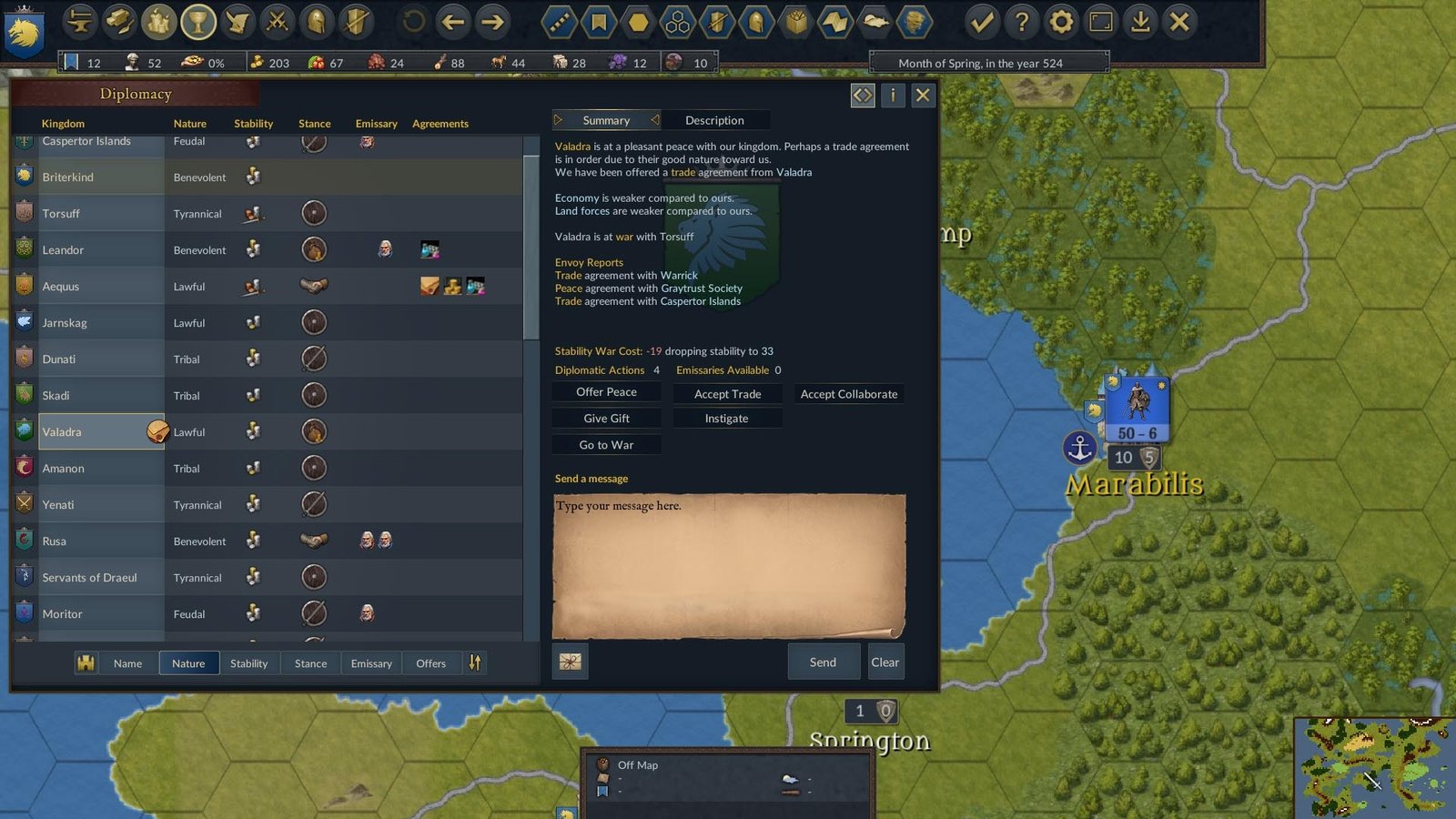Open the gear settings icon
Image resolution: width=1456 pixels, height=819 pixels.
click(1061, 22)
